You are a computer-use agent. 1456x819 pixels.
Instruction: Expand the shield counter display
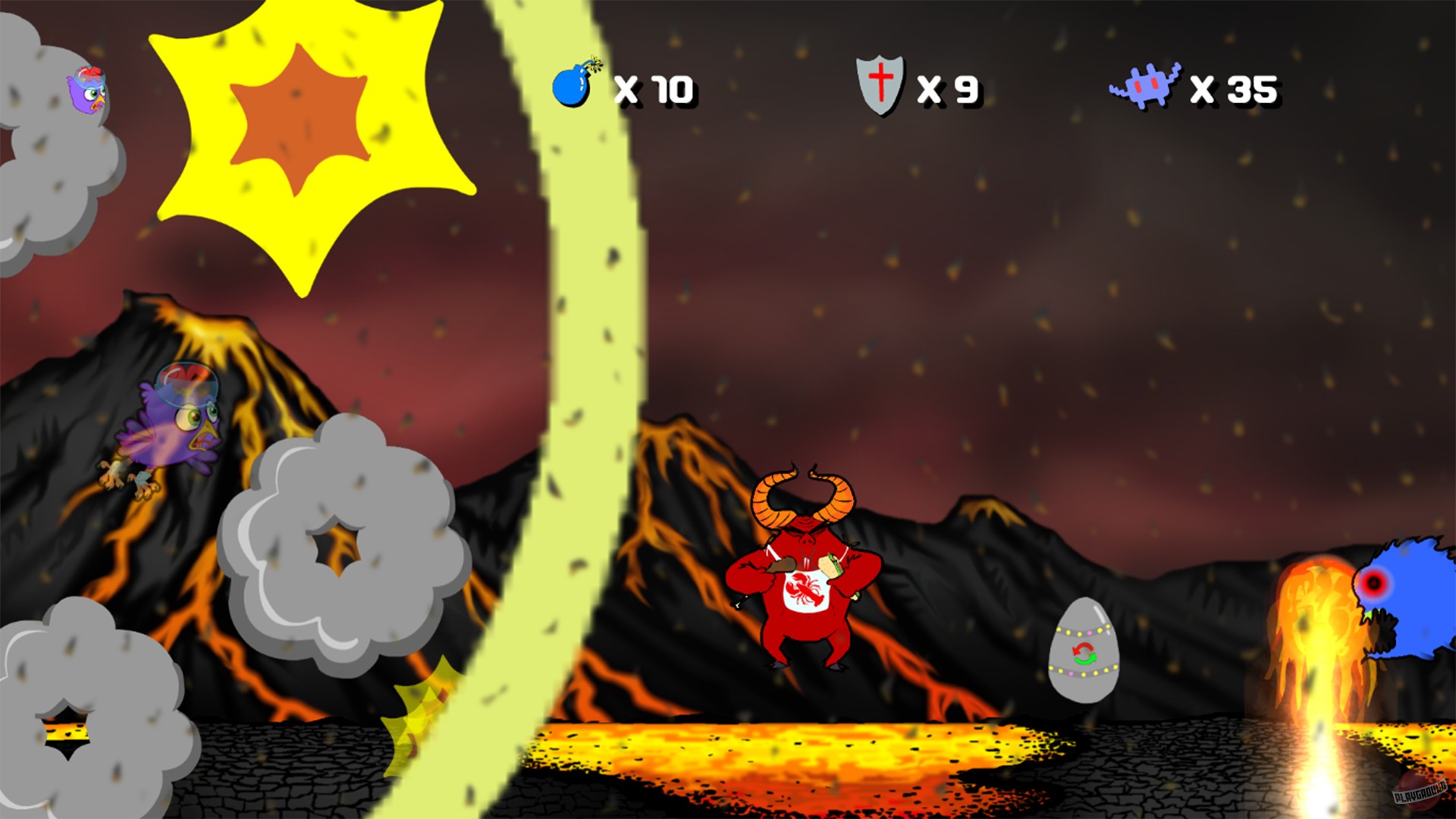[949, 89]
